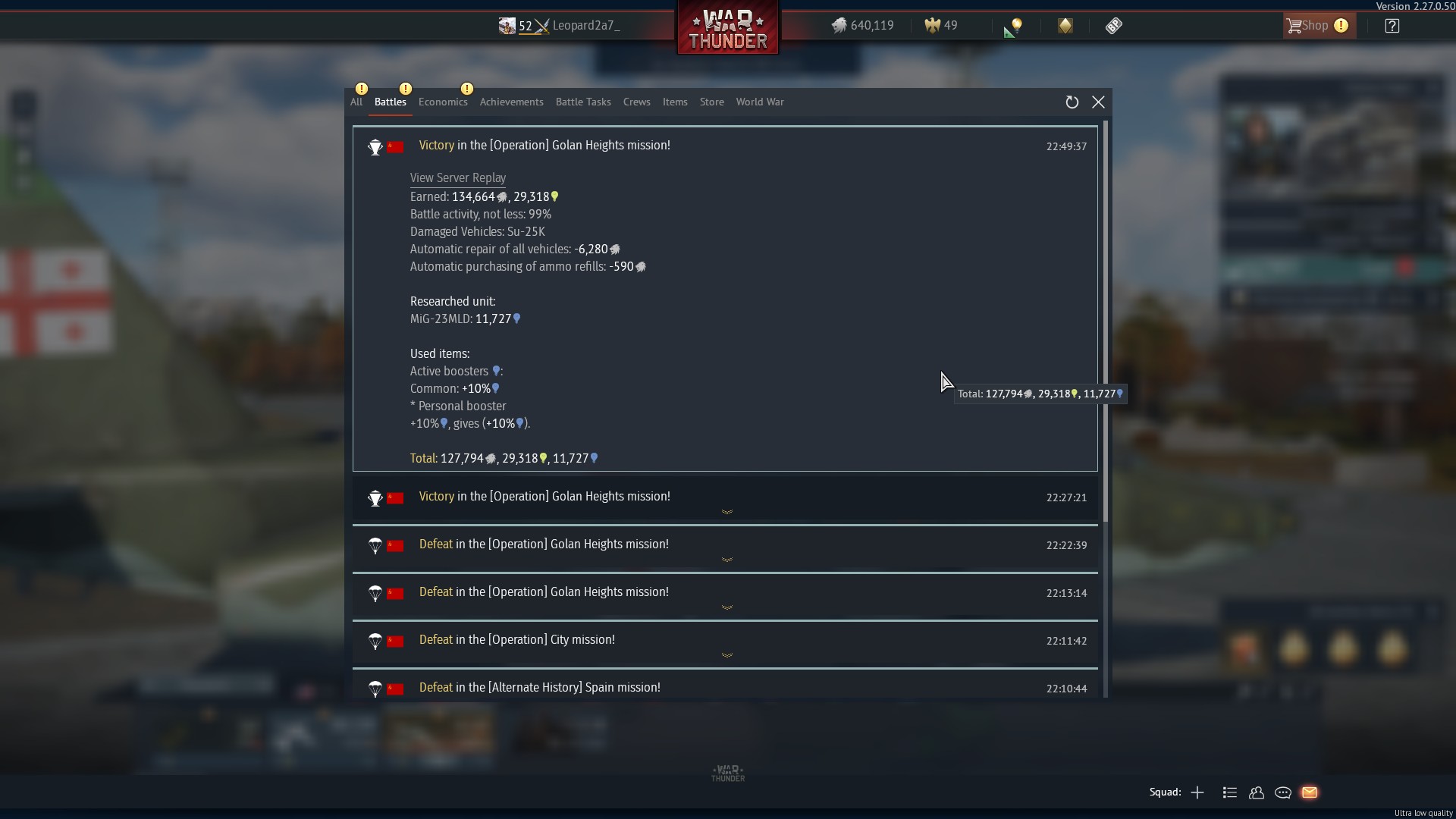The width and height of the screenshot is (1456, 819).
Task: Switch to the All messages tab
Action: pos(356,102)
